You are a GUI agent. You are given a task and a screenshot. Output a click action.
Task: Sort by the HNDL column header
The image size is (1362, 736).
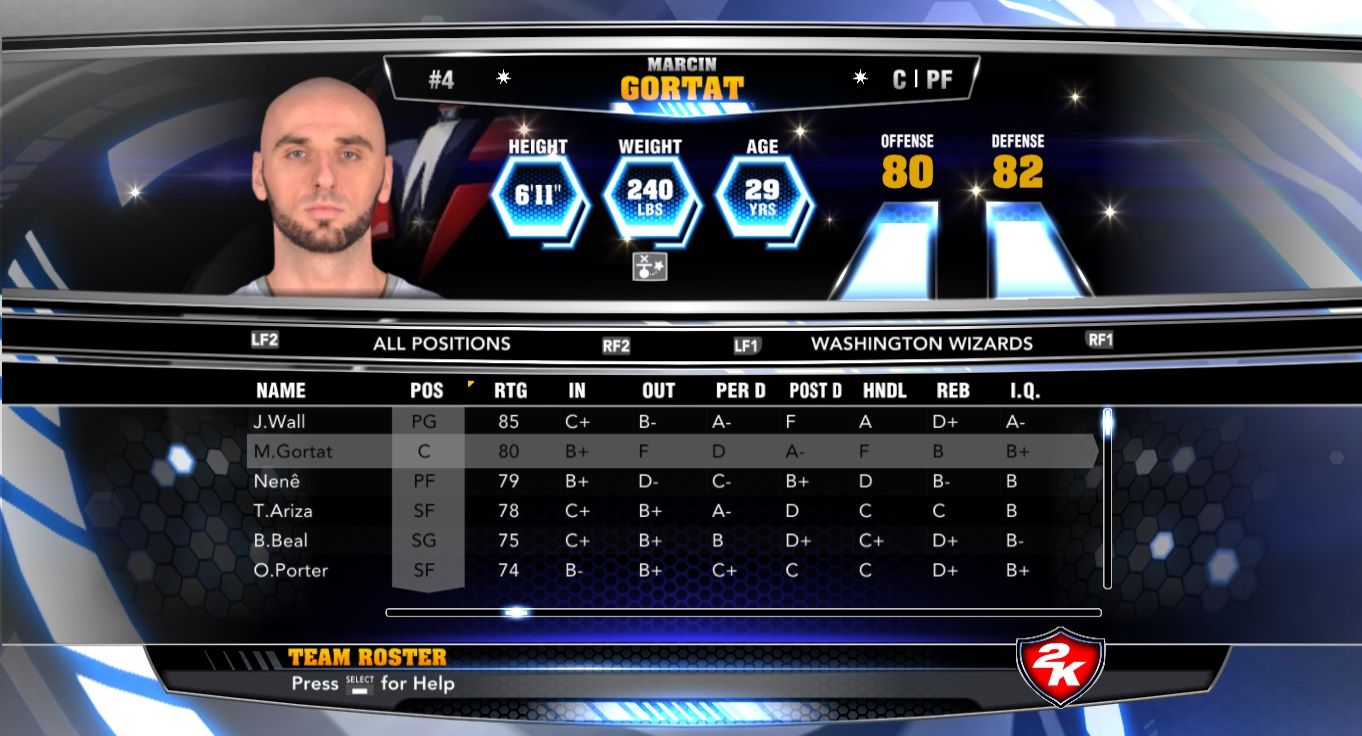pyautogui.click(x=885, y=391)
